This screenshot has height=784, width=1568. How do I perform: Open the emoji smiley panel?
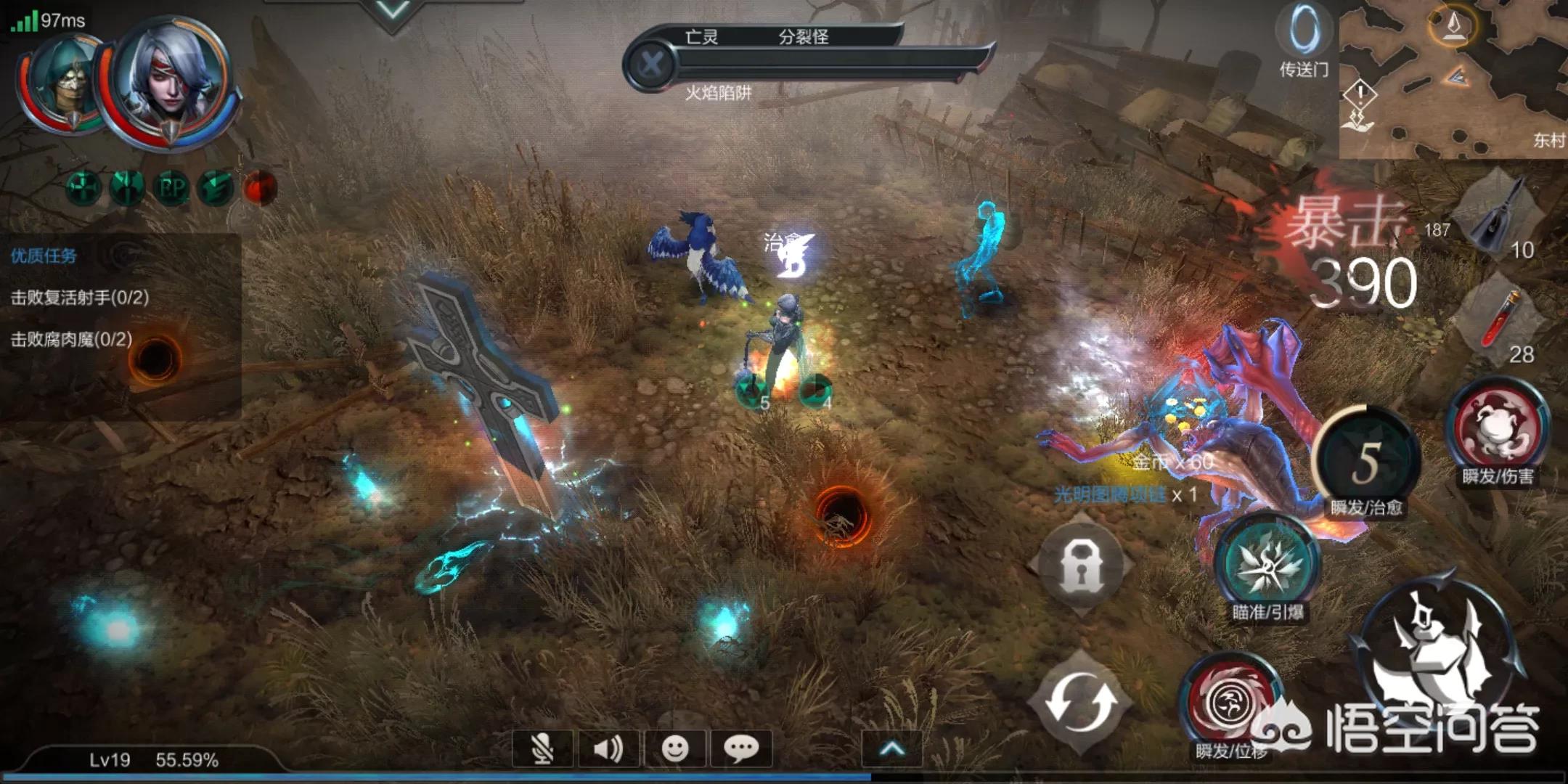point(675,748)
